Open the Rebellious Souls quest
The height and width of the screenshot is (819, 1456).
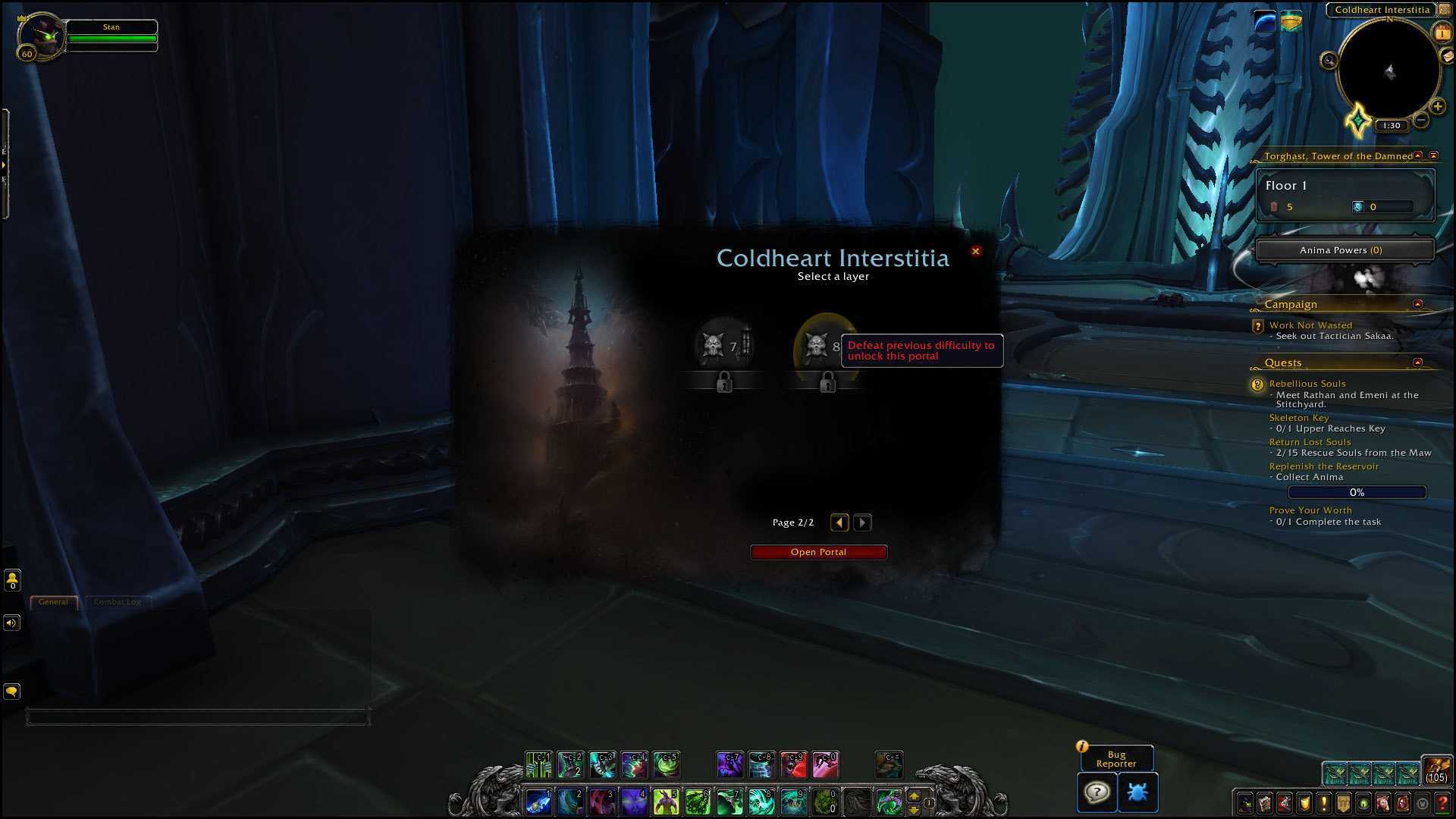tap(1307, 384)
